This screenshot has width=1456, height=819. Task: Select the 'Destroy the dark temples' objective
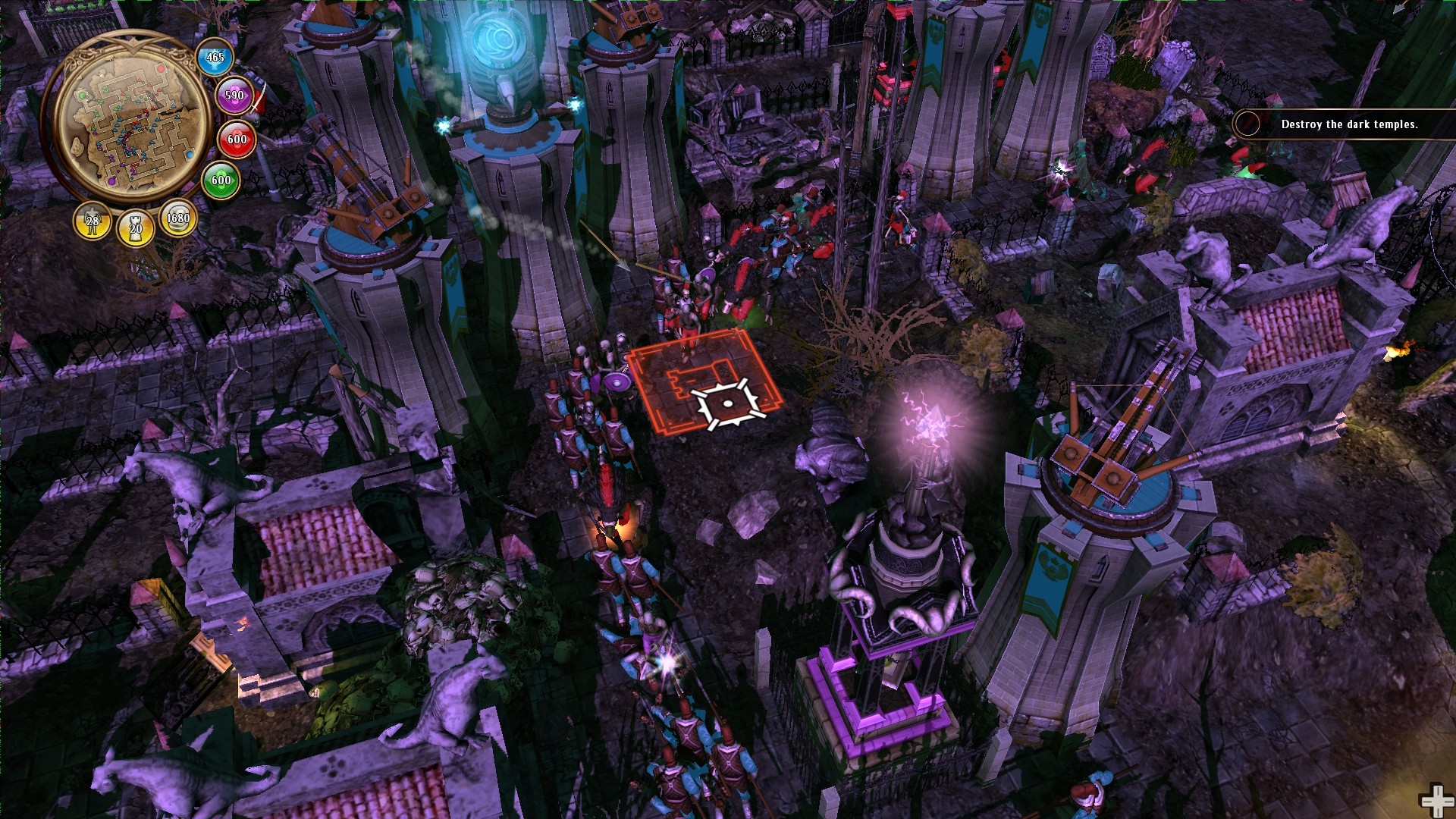coord(1348,124)
